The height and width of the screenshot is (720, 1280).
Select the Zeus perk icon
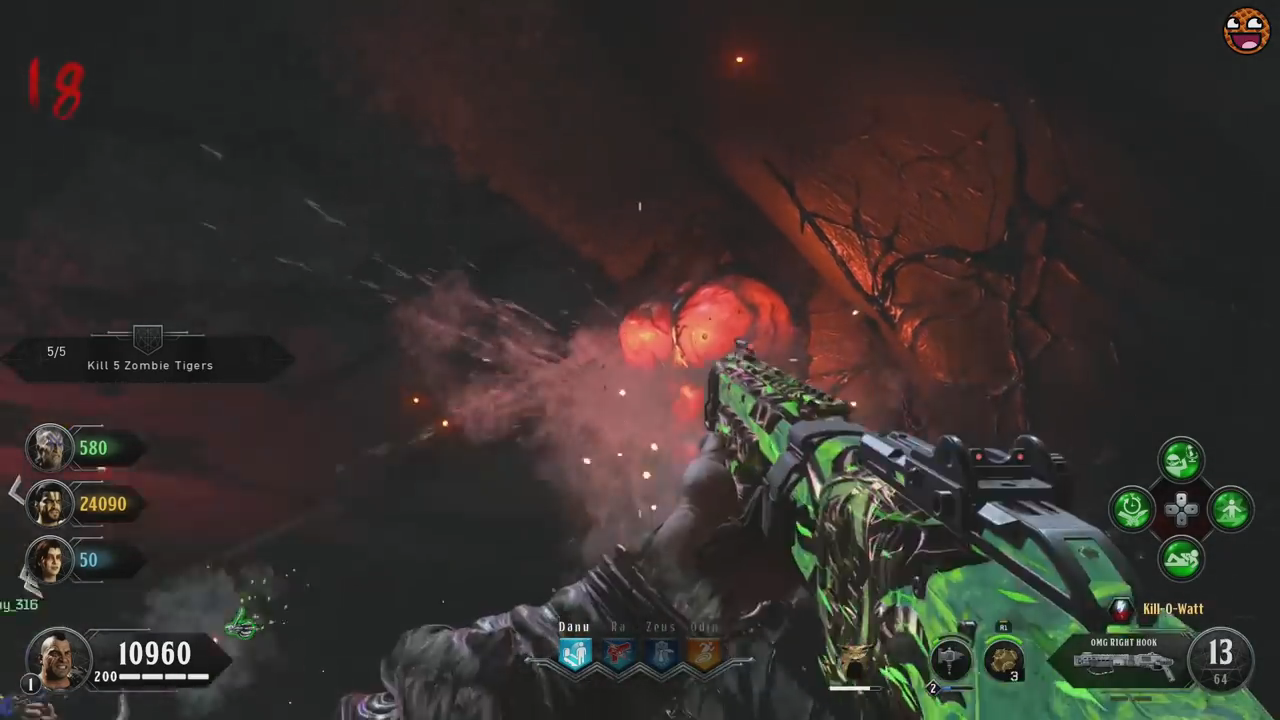click(662, 654)
